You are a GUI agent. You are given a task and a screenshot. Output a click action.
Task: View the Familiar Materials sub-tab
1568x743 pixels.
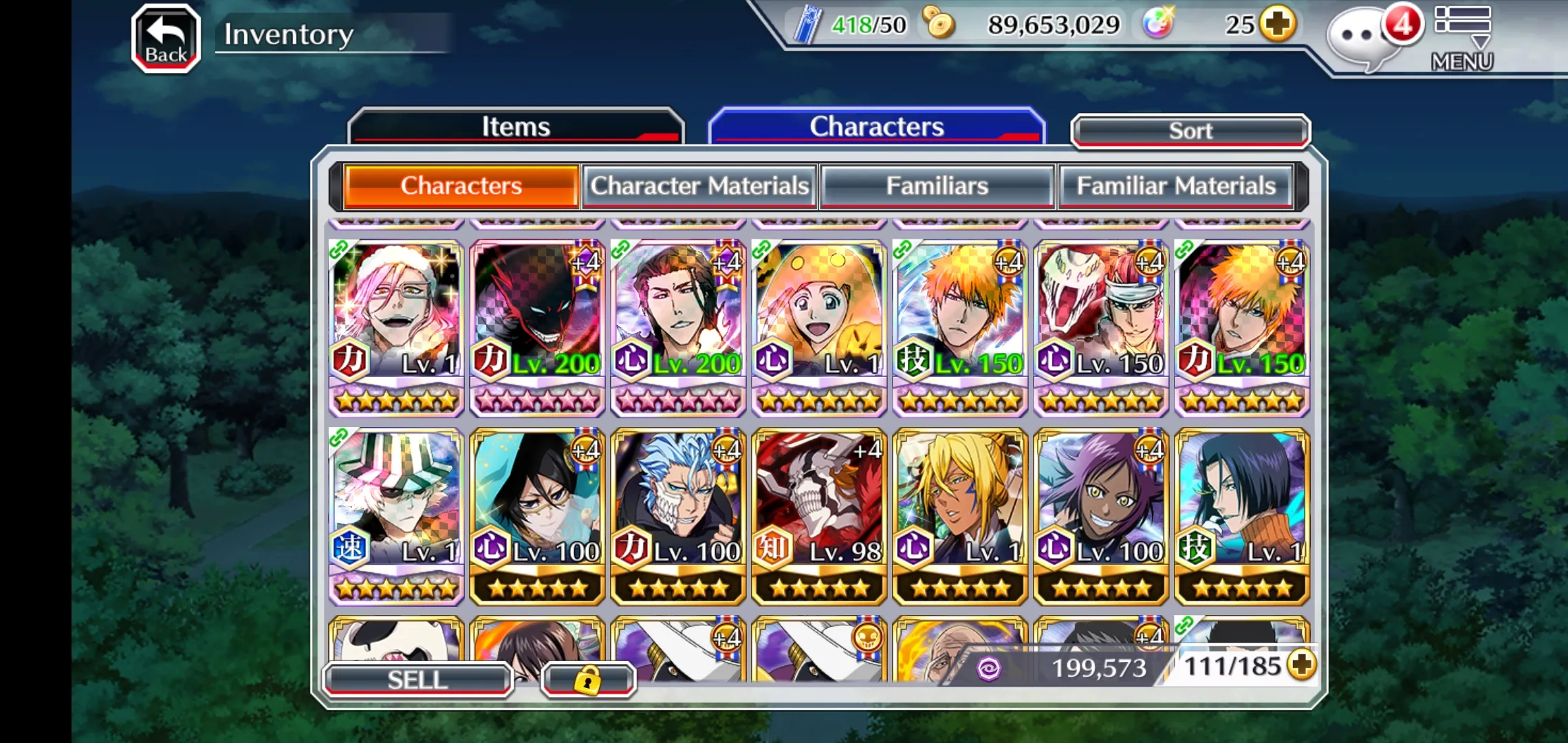1175,186
